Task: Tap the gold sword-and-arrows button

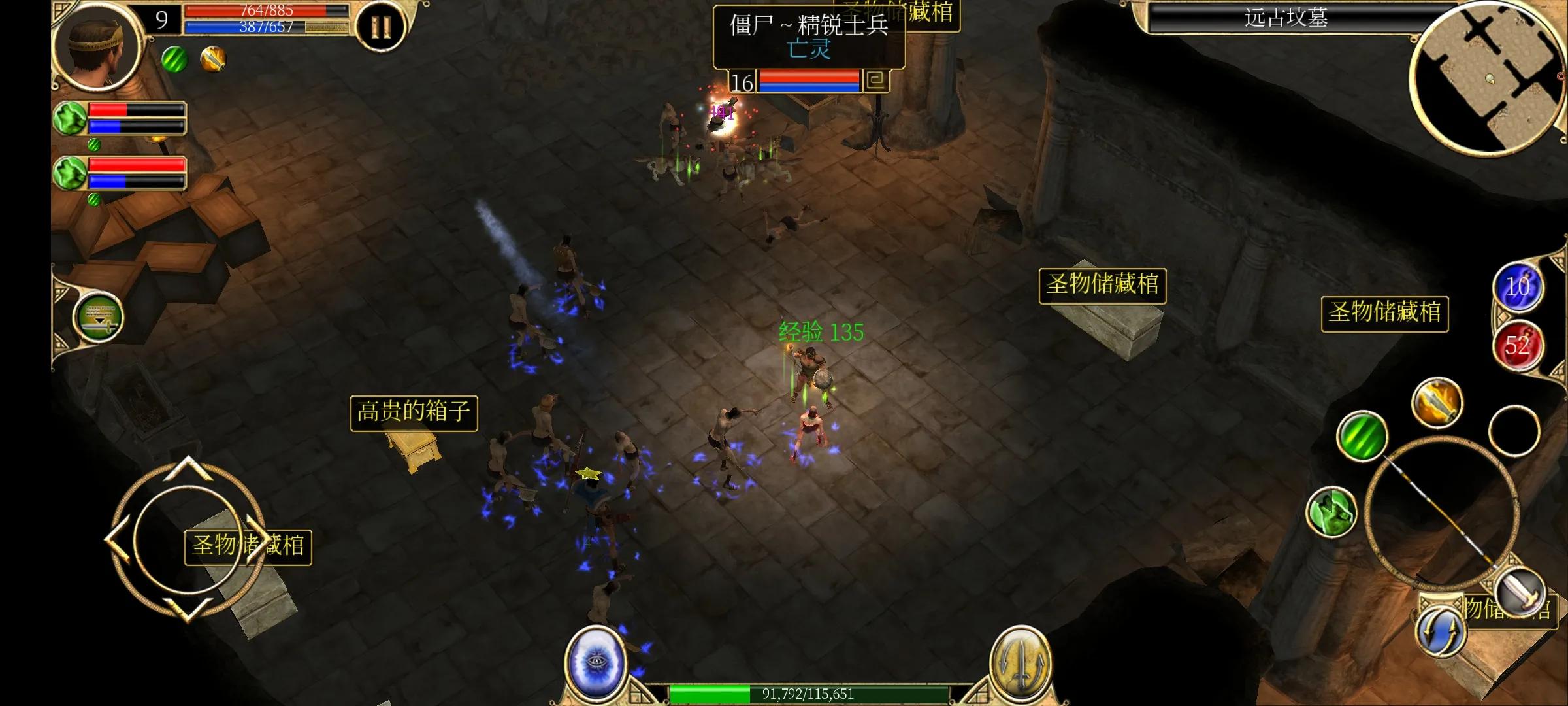Action: pos(1021,664)
